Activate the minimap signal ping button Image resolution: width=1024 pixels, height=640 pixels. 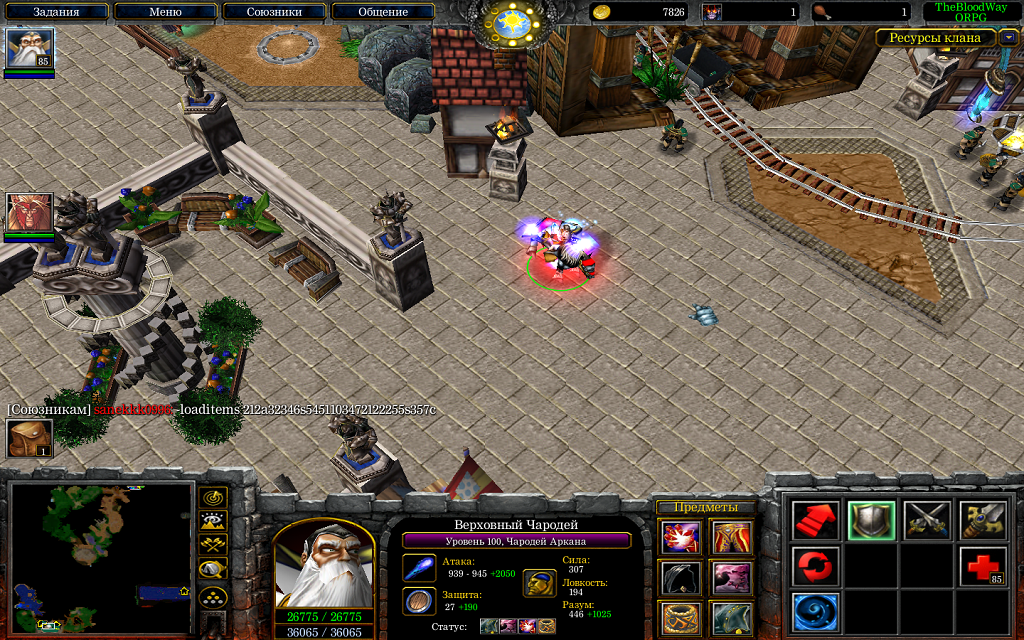coord(213,497)
